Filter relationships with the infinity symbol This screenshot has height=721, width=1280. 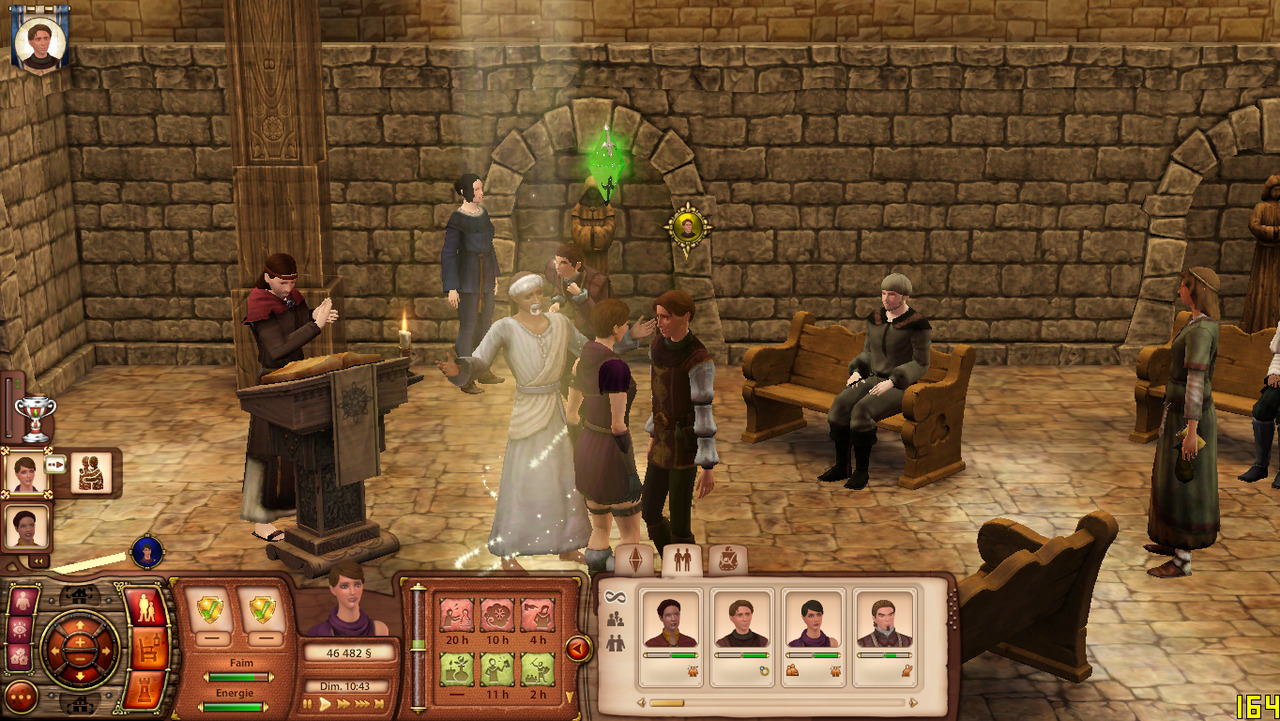pyautogui.click(x=614, y=597)
